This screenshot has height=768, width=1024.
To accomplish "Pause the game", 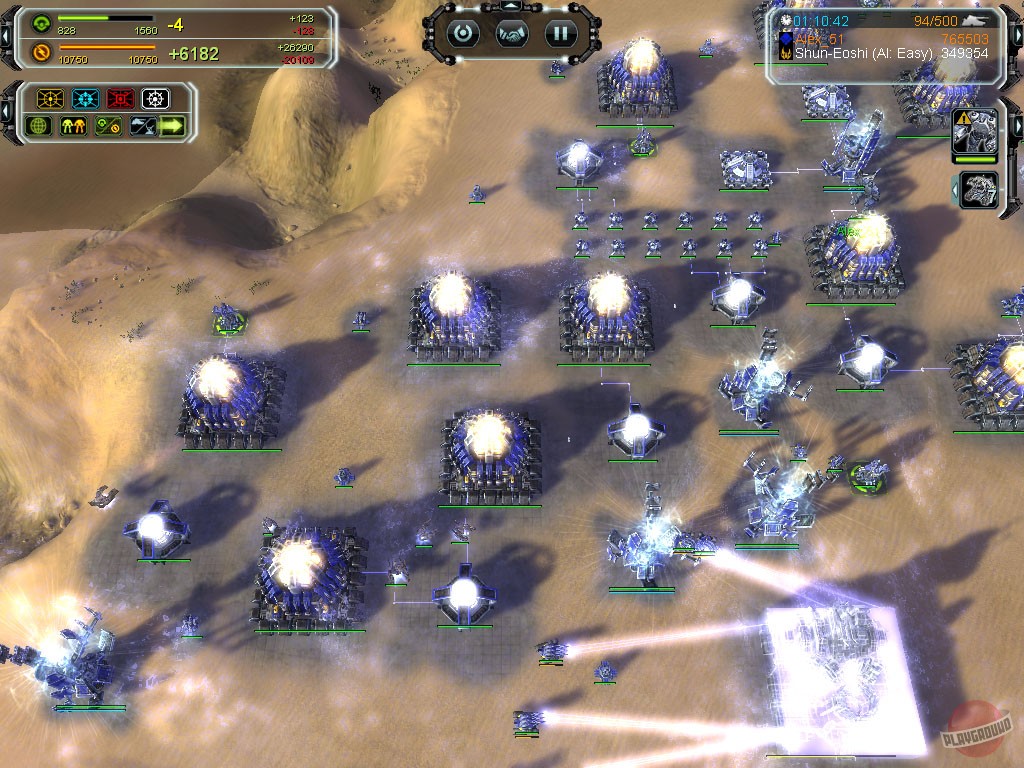I will click(x=560, y=33).
